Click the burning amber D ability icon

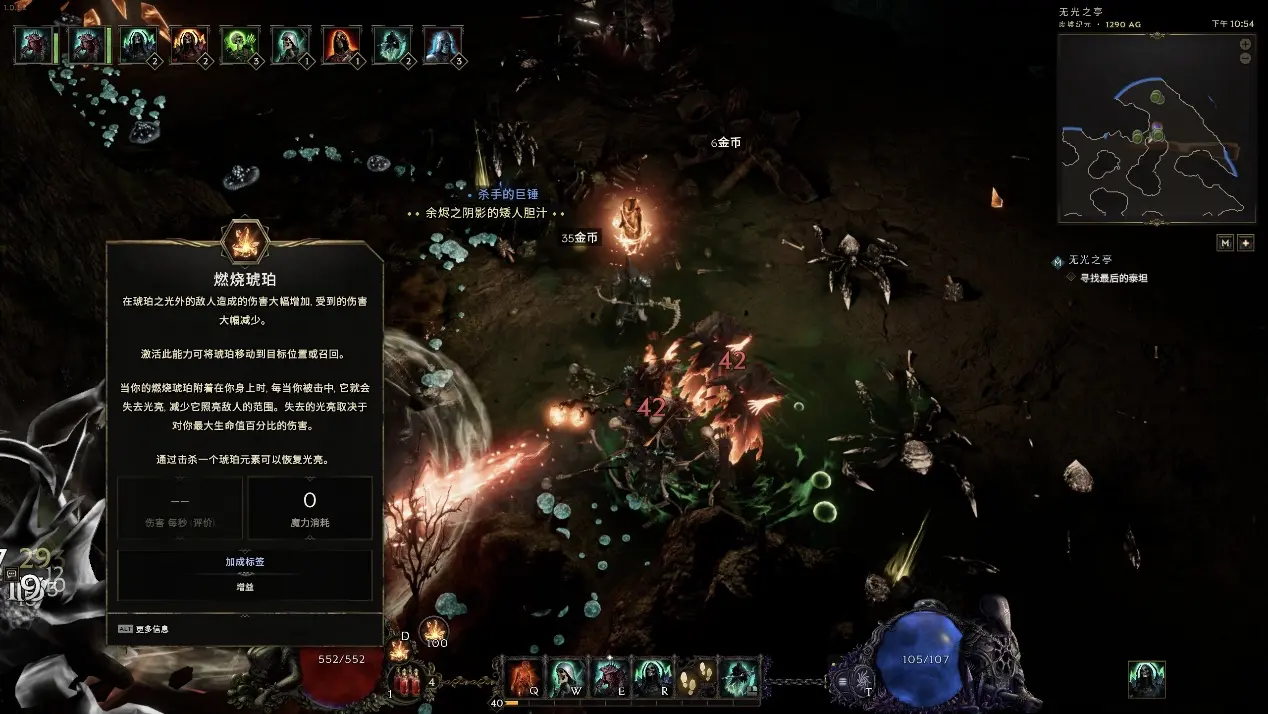pyautogui.click(x=400, y=651)
